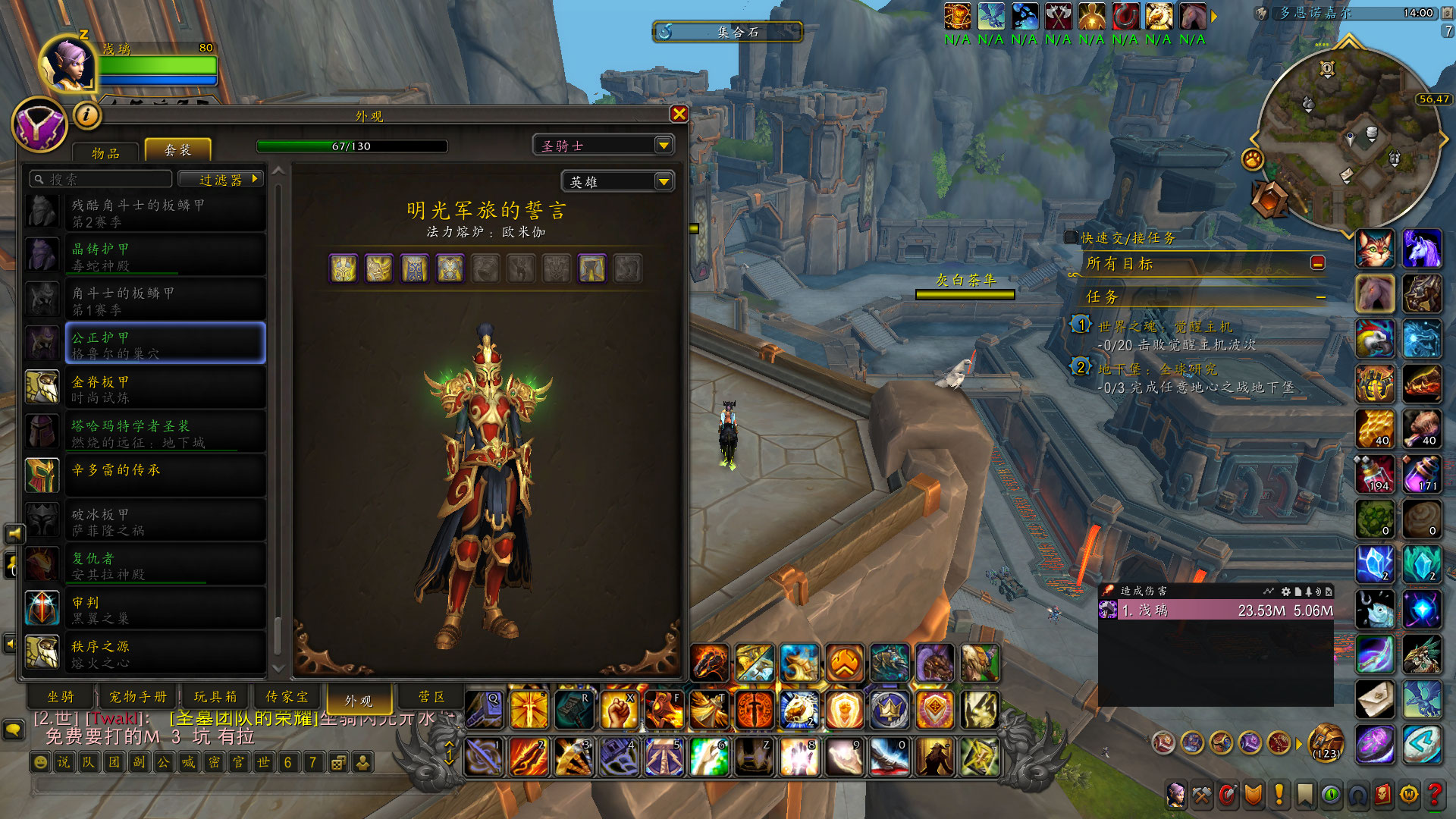The width and height of the screenshot is (1456, 819).
Task: Open the 玩具箱 toy box tab
Action: [x=215, y=696]
